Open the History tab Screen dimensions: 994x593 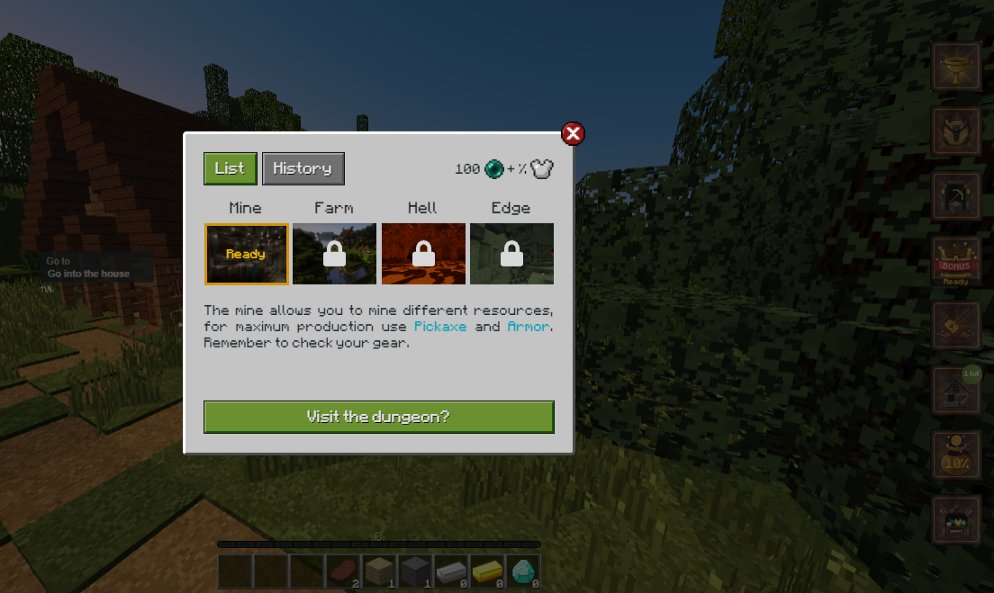(303, 169)
